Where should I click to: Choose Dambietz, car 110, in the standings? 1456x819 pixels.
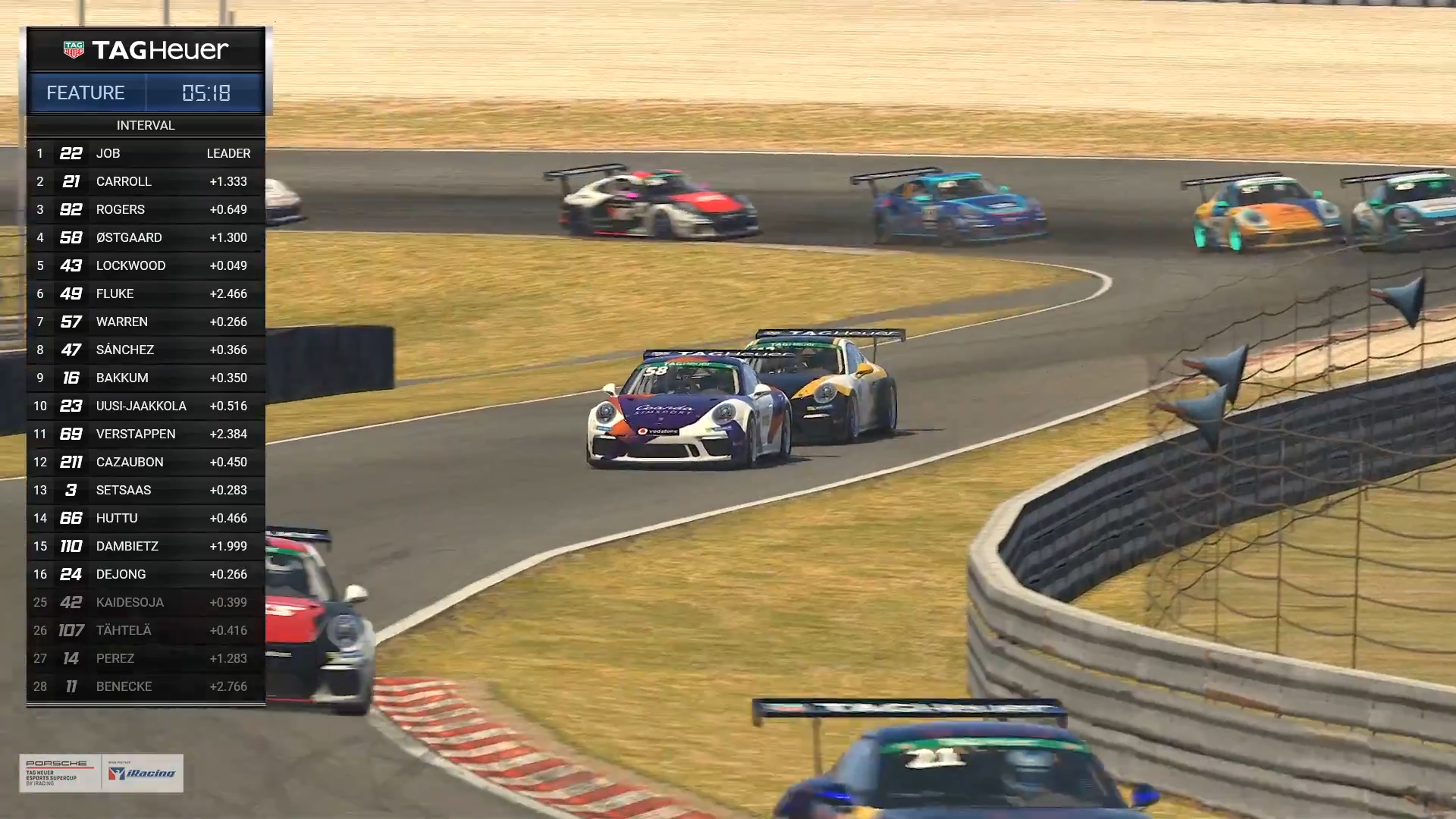146,546
